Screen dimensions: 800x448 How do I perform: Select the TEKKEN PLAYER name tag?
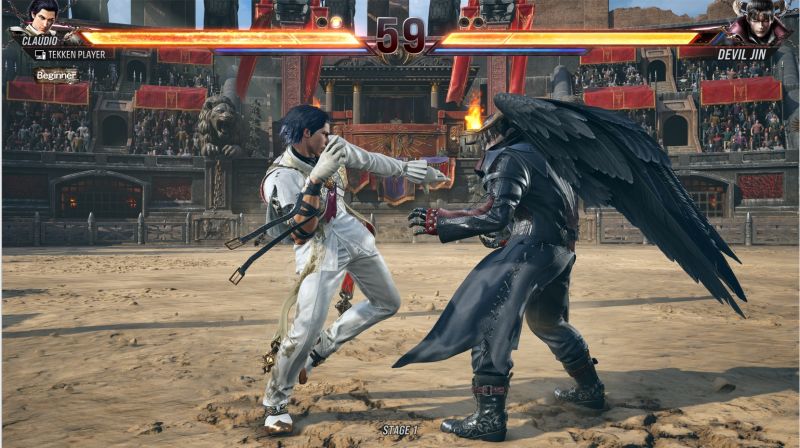point(72,54)
